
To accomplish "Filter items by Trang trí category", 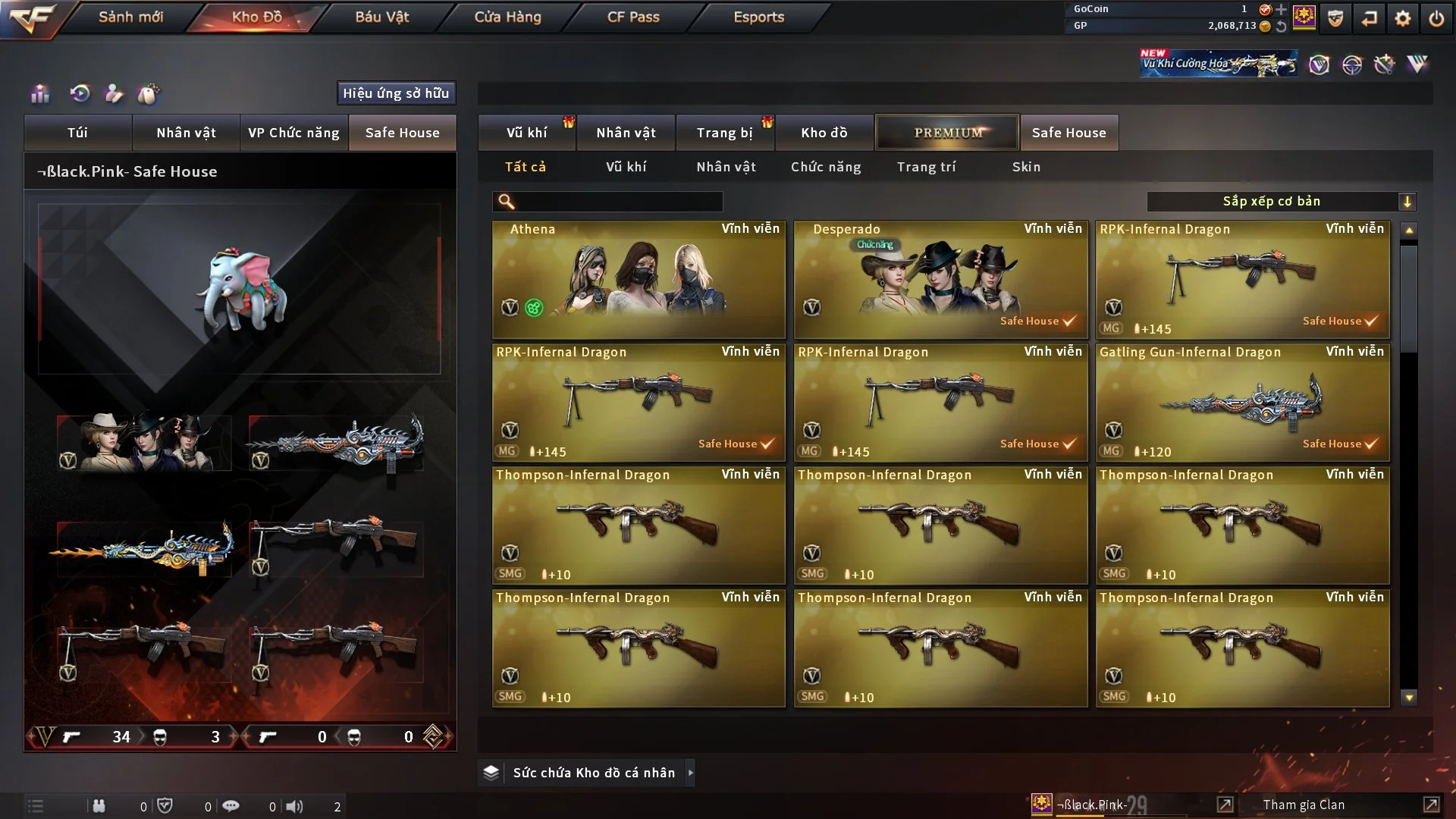I will [926, 167].
